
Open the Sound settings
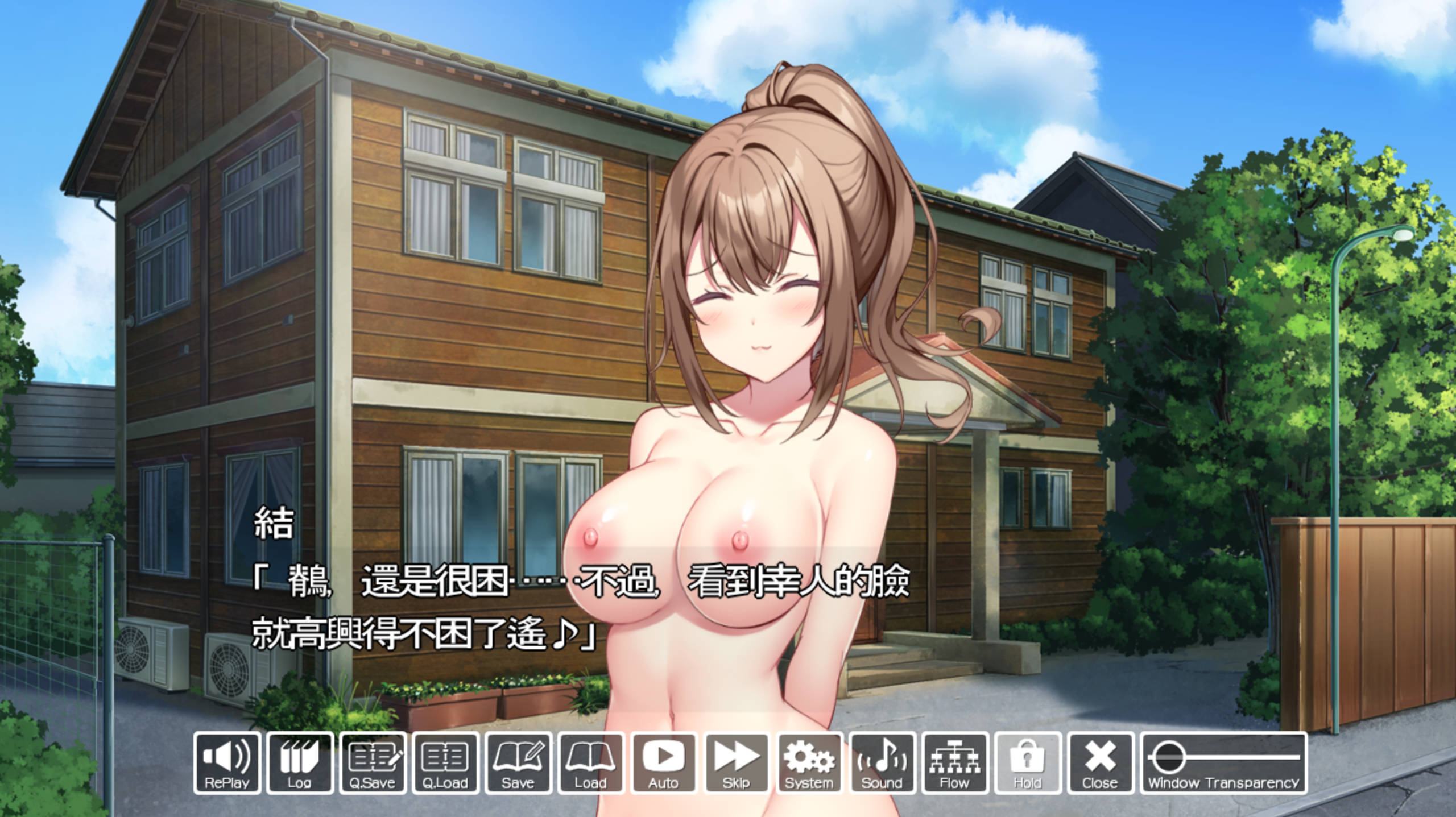pyautogui.click(x=882, y=762)
